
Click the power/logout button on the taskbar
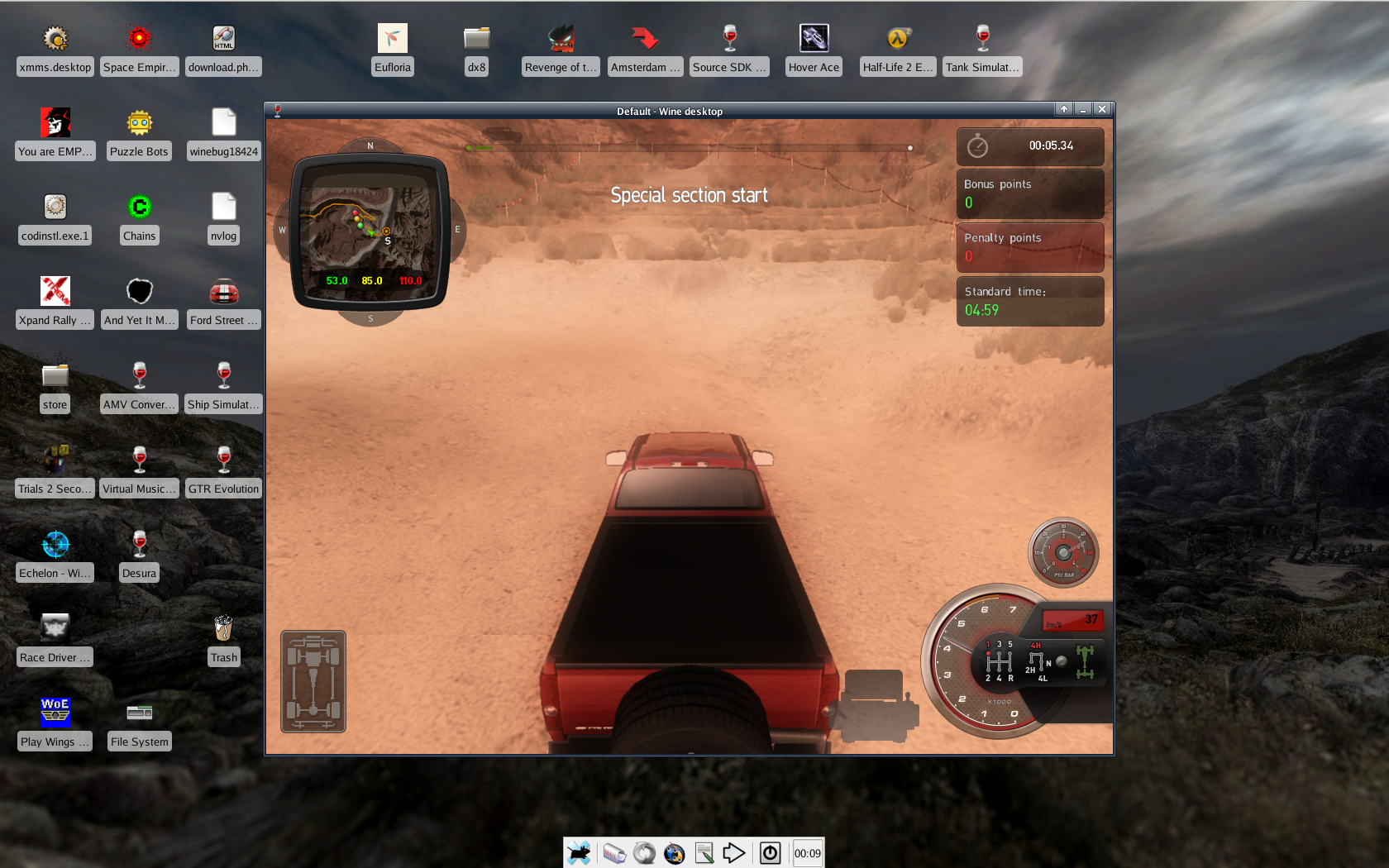click(x=770, y=852)
